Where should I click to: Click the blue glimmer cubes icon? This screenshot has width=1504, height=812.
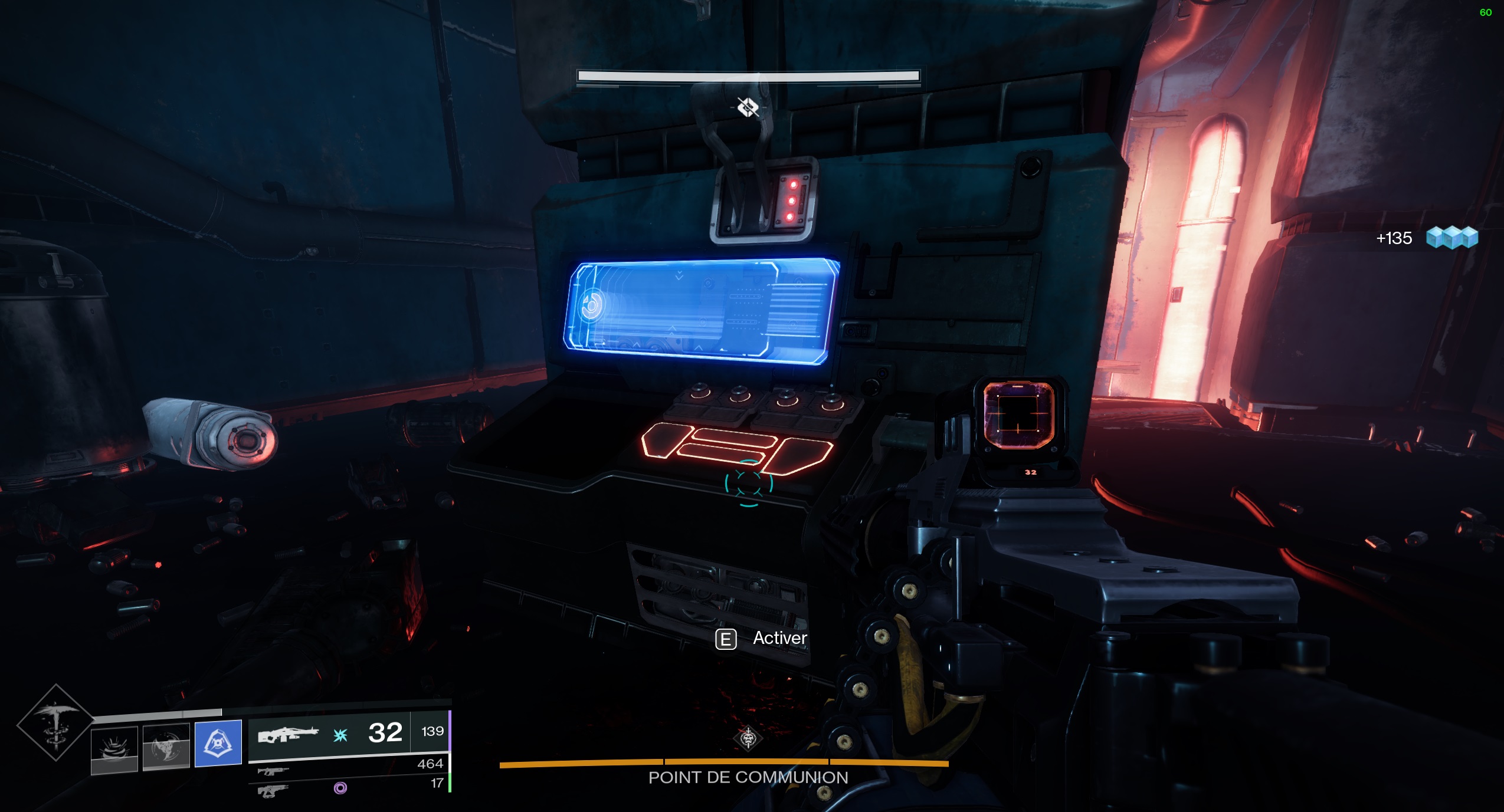(x=1451, y=238)
